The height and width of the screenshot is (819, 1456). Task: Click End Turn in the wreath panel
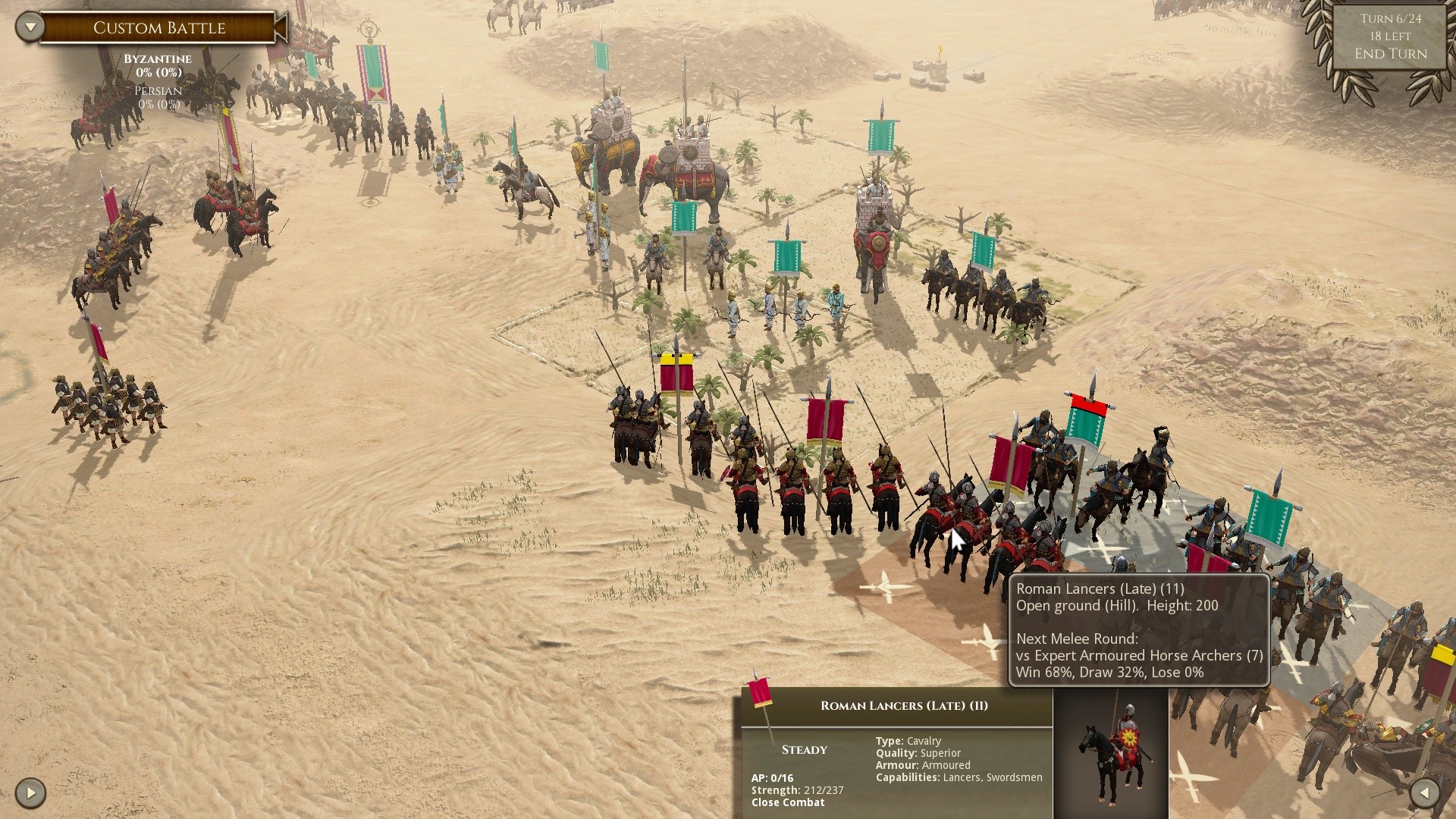(1390, 54)
